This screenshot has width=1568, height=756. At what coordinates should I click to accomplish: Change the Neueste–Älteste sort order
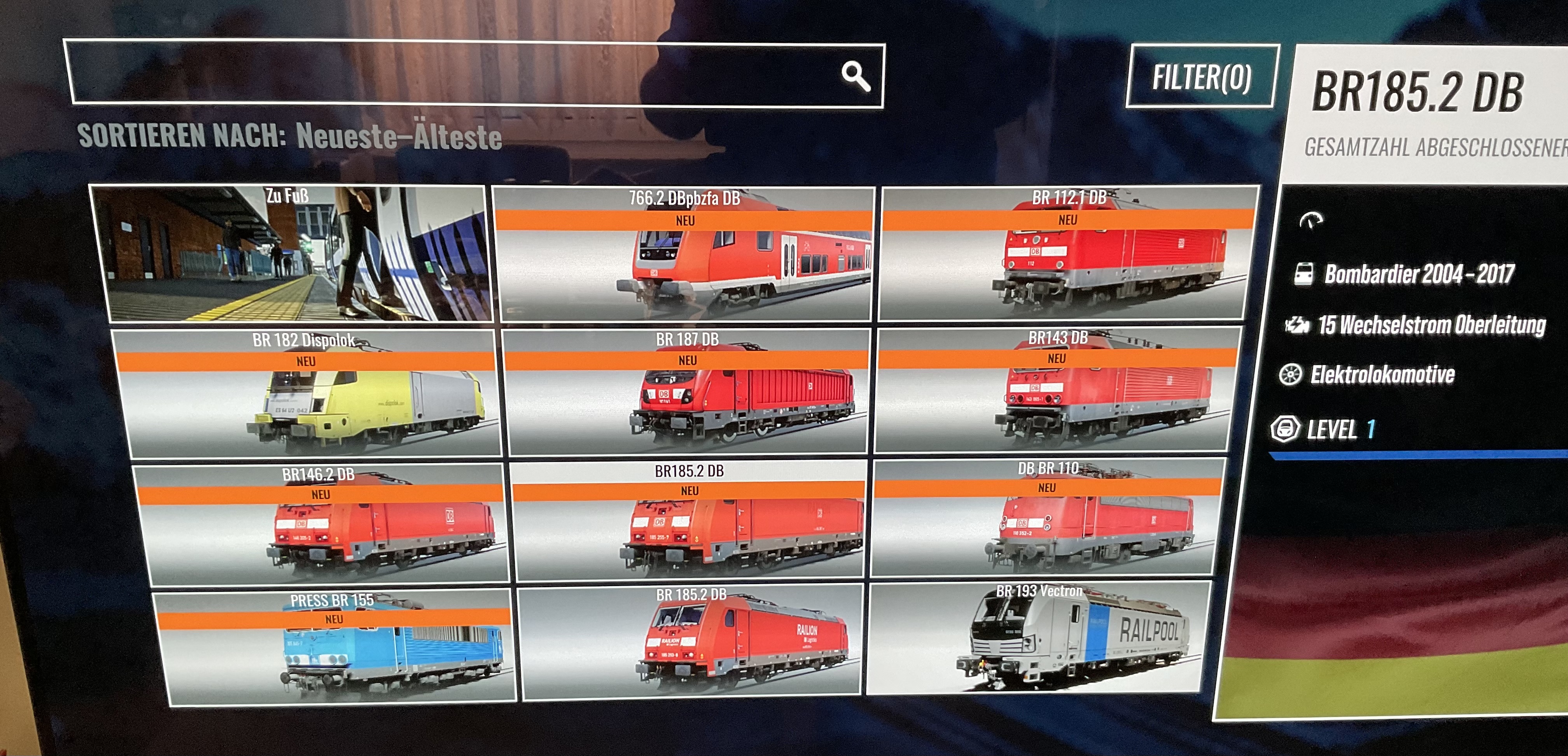[399, 136]
